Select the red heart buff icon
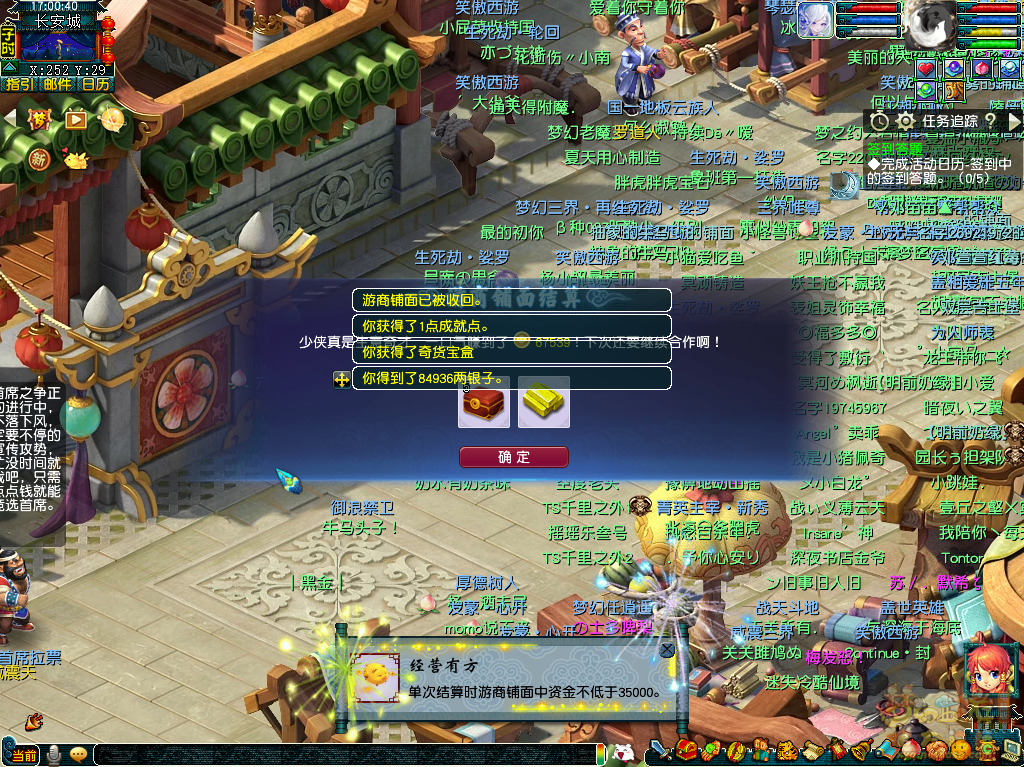This screenshot has width=1024, height=767. [x=926, y=68]
